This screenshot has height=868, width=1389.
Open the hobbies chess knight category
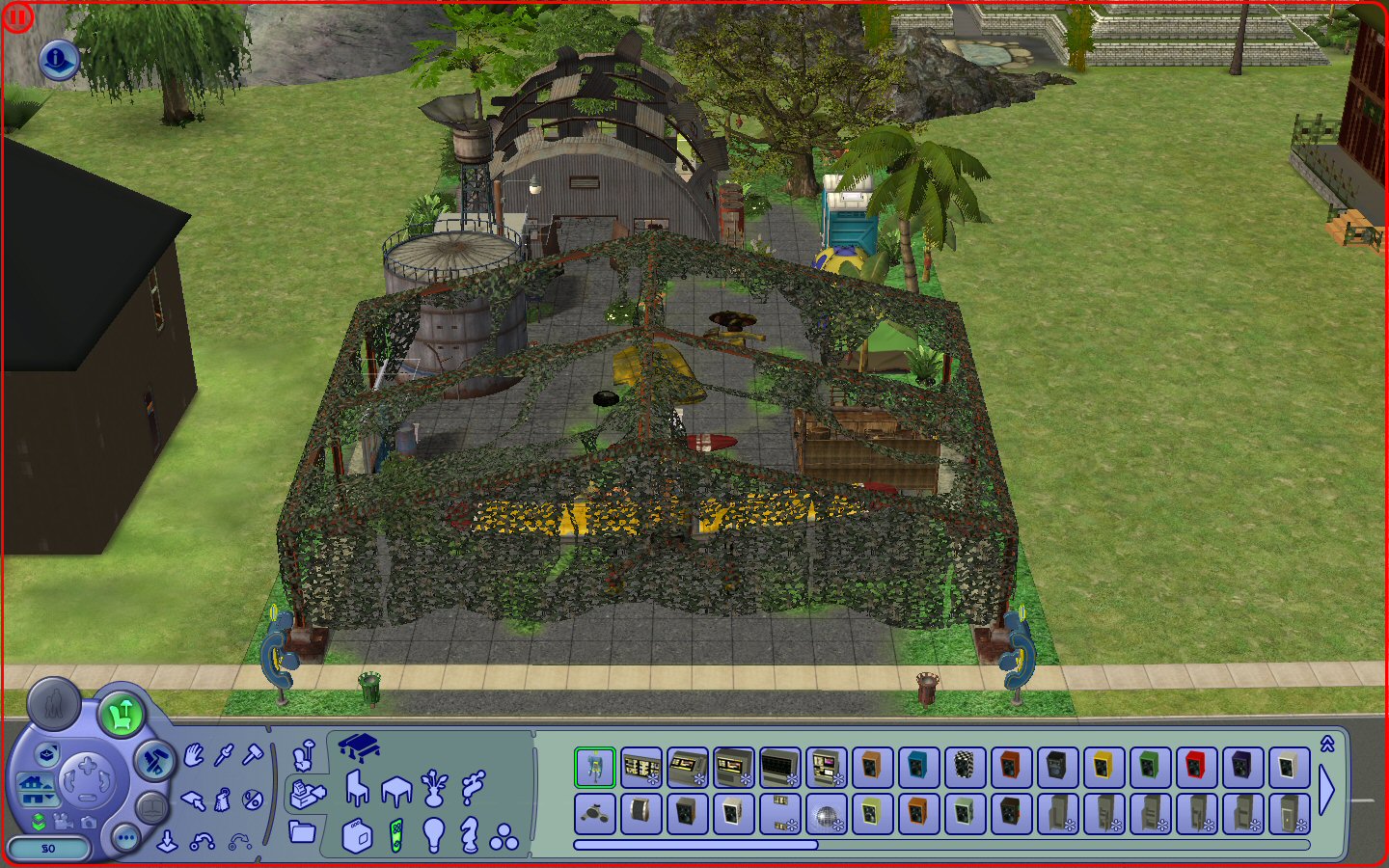pyautogui.click(x=469, y=835)
